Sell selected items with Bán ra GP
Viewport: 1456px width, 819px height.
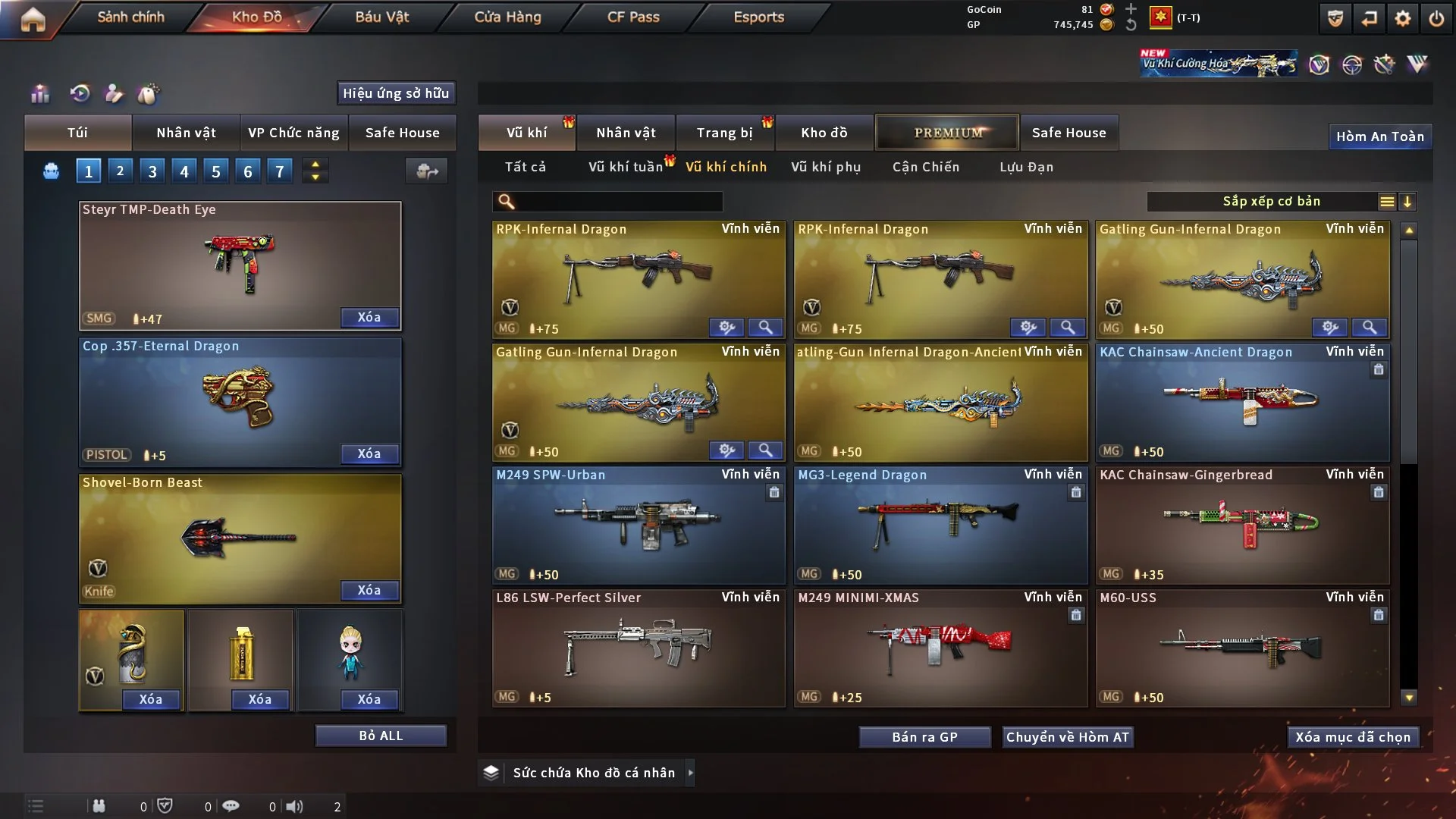click(x=924, y=737)
